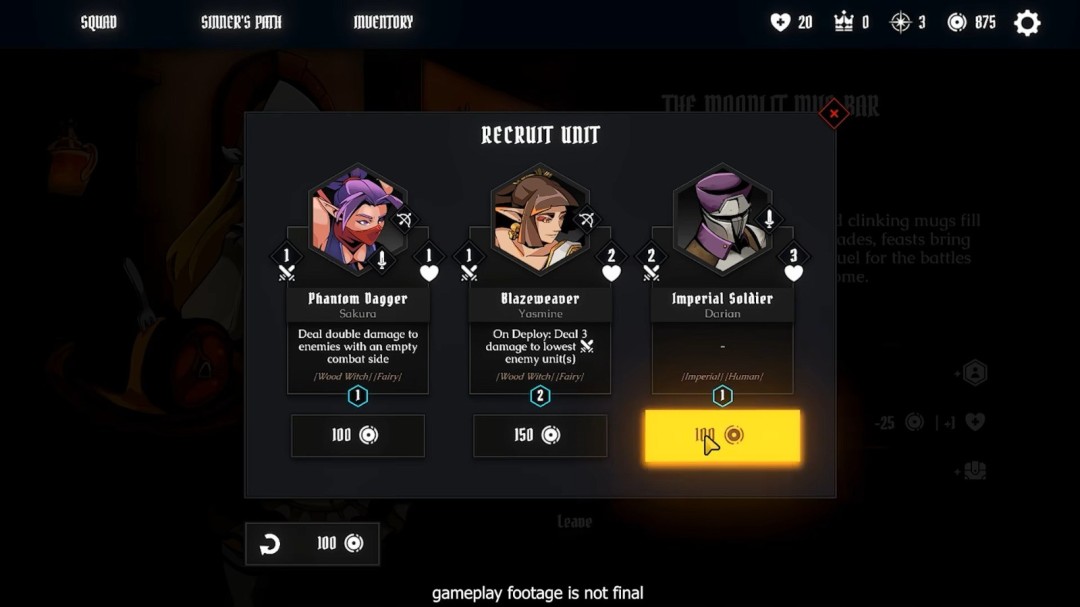
Task: Reroll the recruit choices for 100 coins
Action: 312,543
